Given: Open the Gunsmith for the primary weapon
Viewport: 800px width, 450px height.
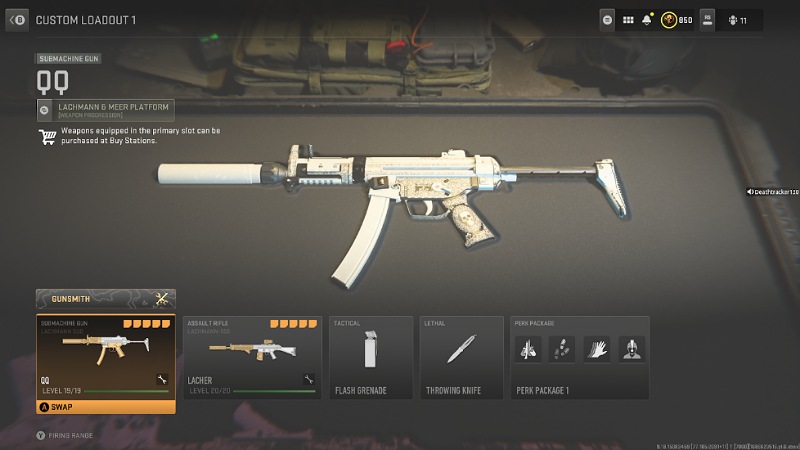Looking at the screenshot, I should coord(105,299).
